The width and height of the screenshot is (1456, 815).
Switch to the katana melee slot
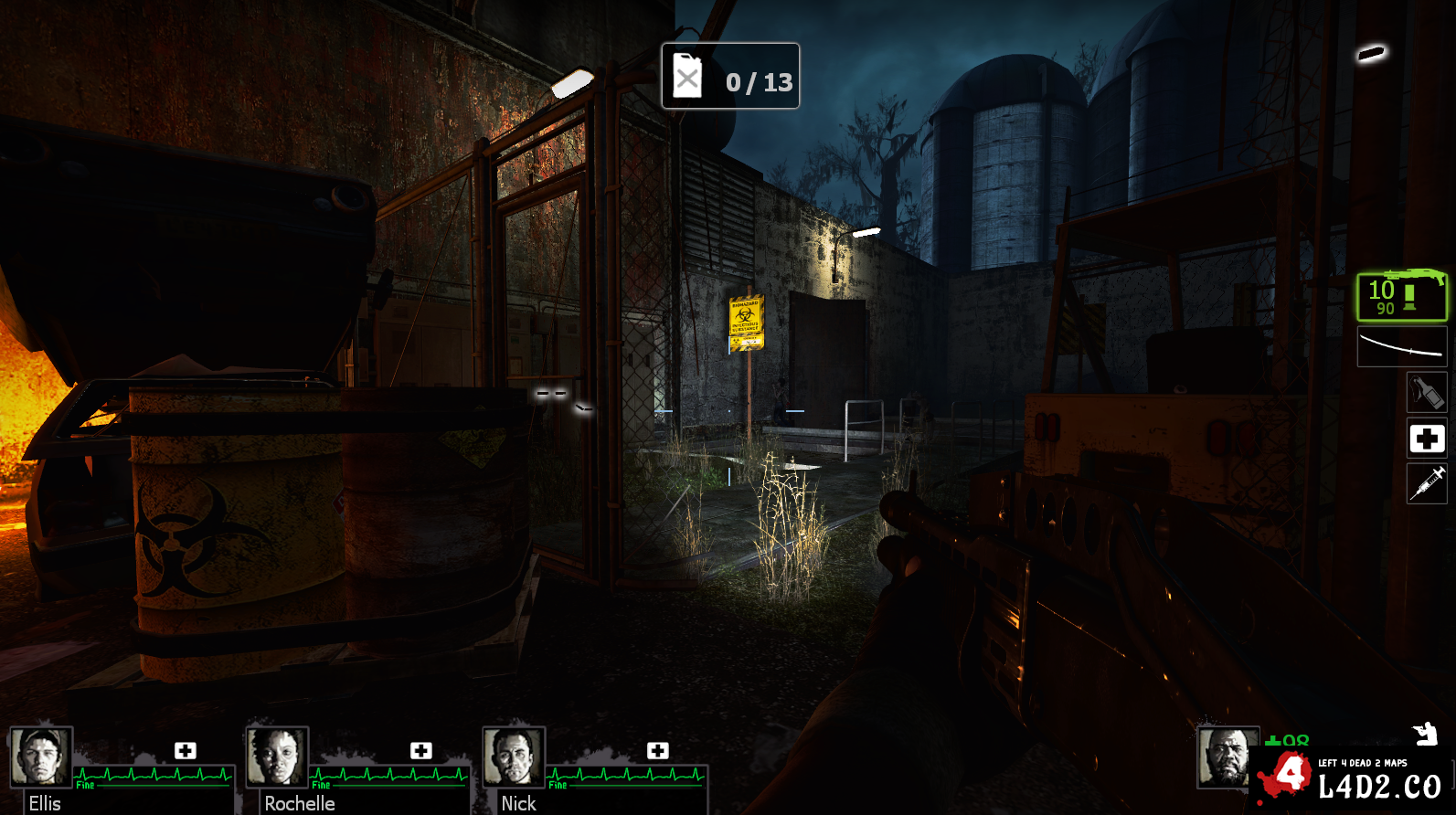(x=1401, y=347)
